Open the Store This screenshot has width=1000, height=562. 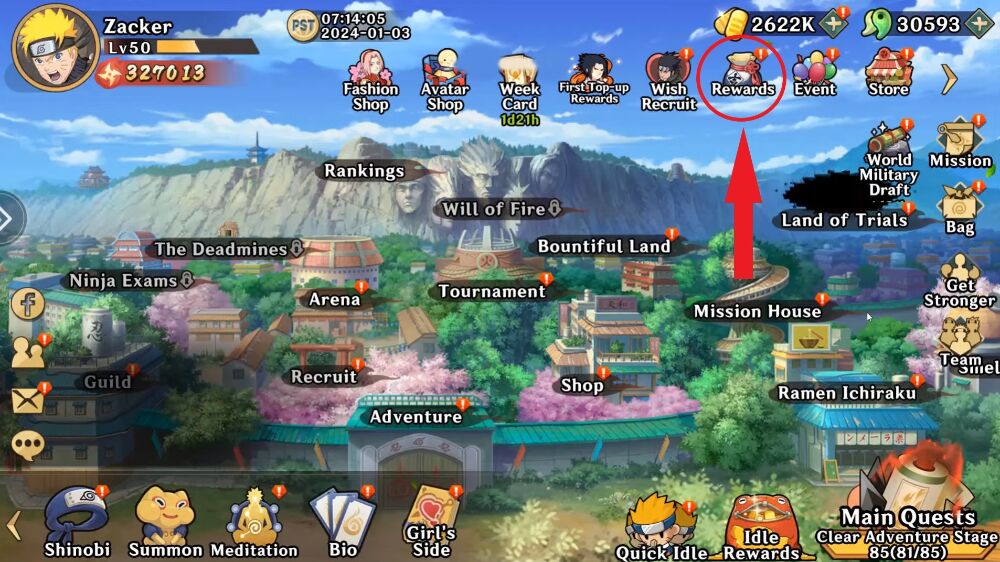pyautogui.click(x=888, y=73)
